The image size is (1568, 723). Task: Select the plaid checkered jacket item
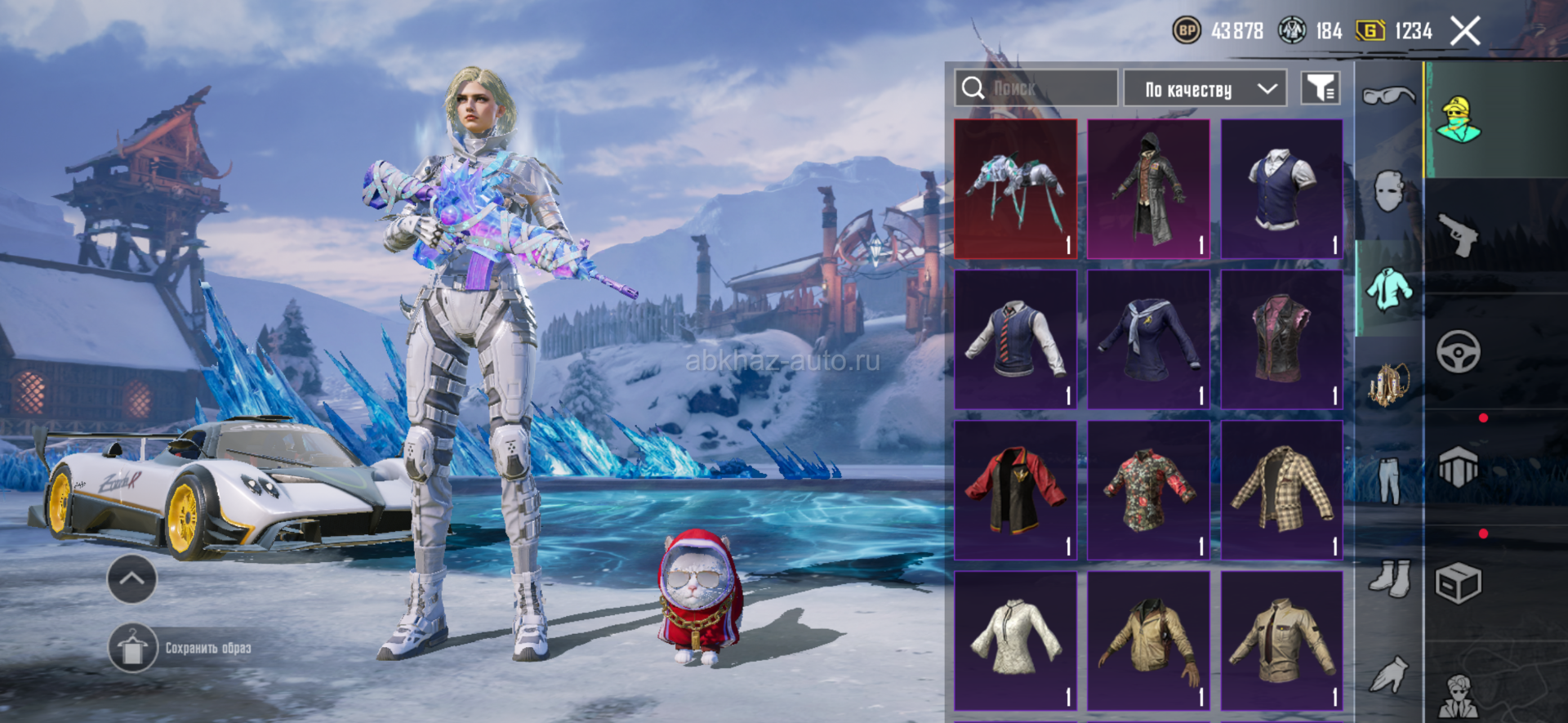pos(1281,490)
